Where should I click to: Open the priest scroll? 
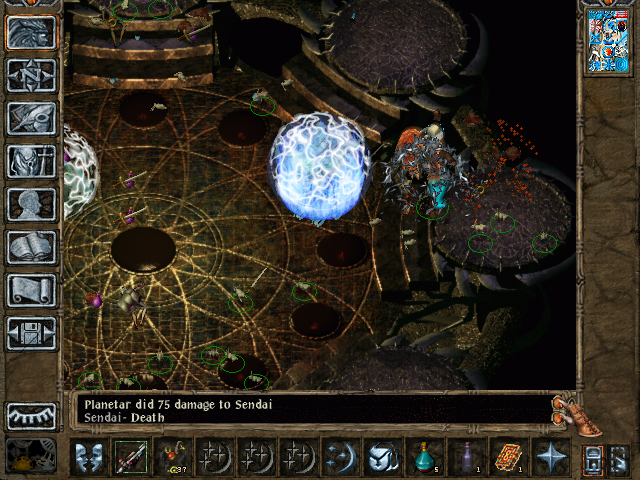tap(31, 290)
